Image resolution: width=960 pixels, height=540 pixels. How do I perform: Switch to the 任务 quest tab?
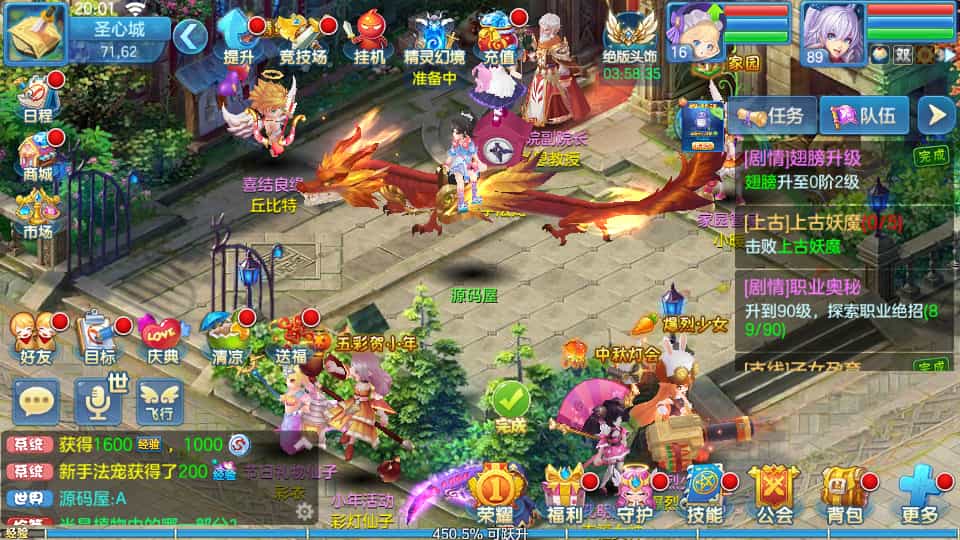click(x=772, y=116)
